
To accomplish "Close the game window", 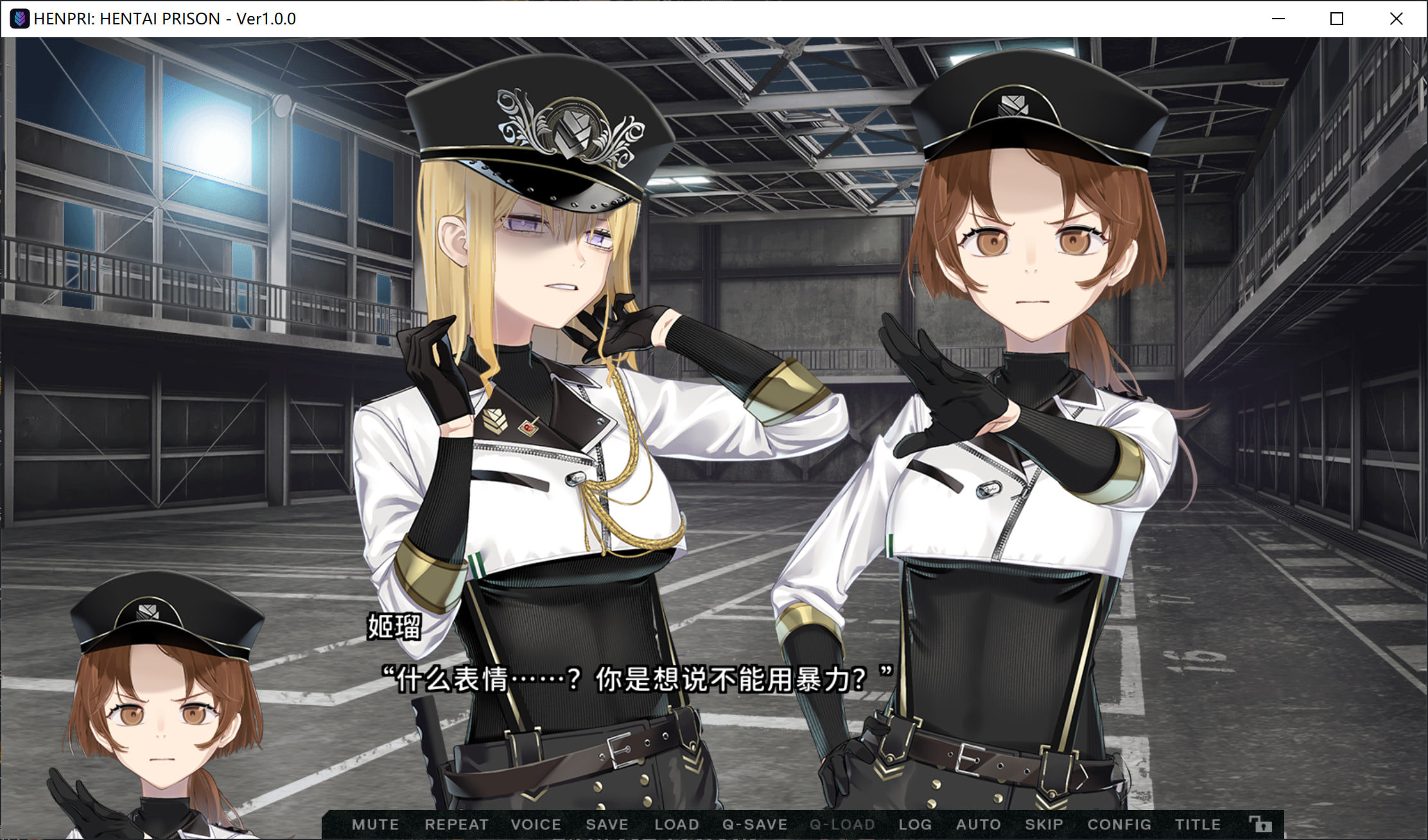I will pos(1396,19).
